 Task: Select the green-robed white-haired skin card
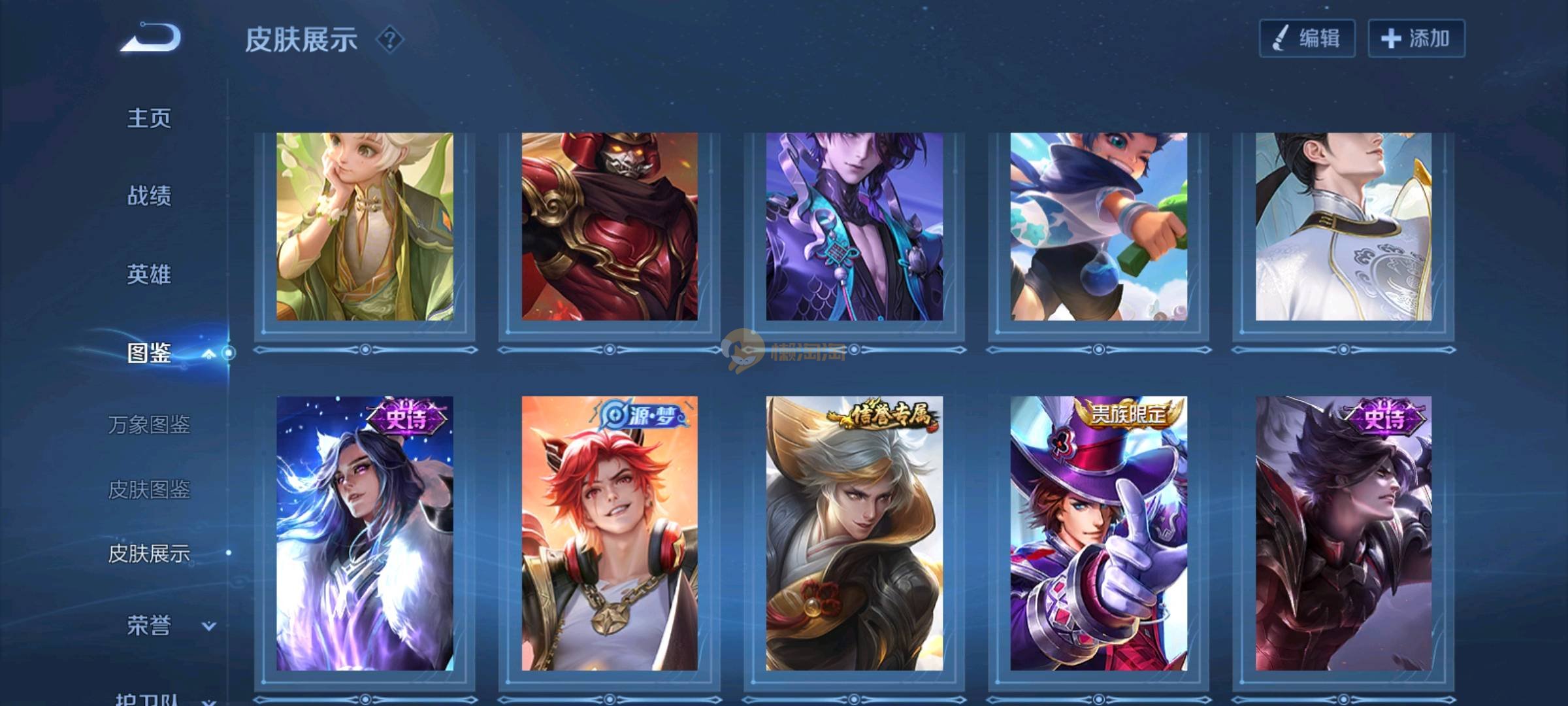click(x=365, y=227)
